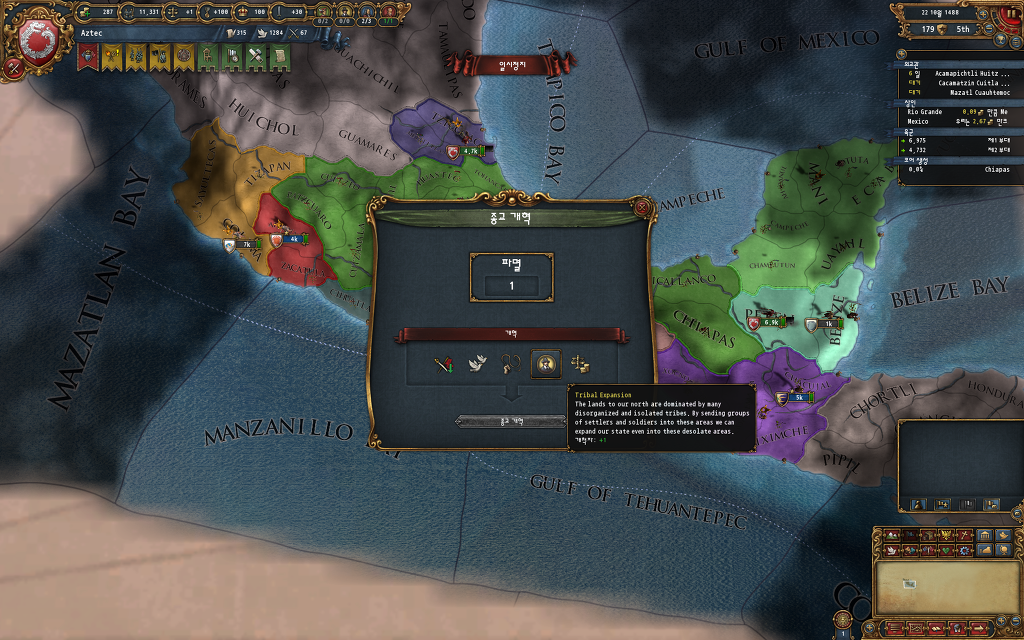Open the red banner alert below Aztec
This screenshot has width=1024, height=640.
(87, 58)
